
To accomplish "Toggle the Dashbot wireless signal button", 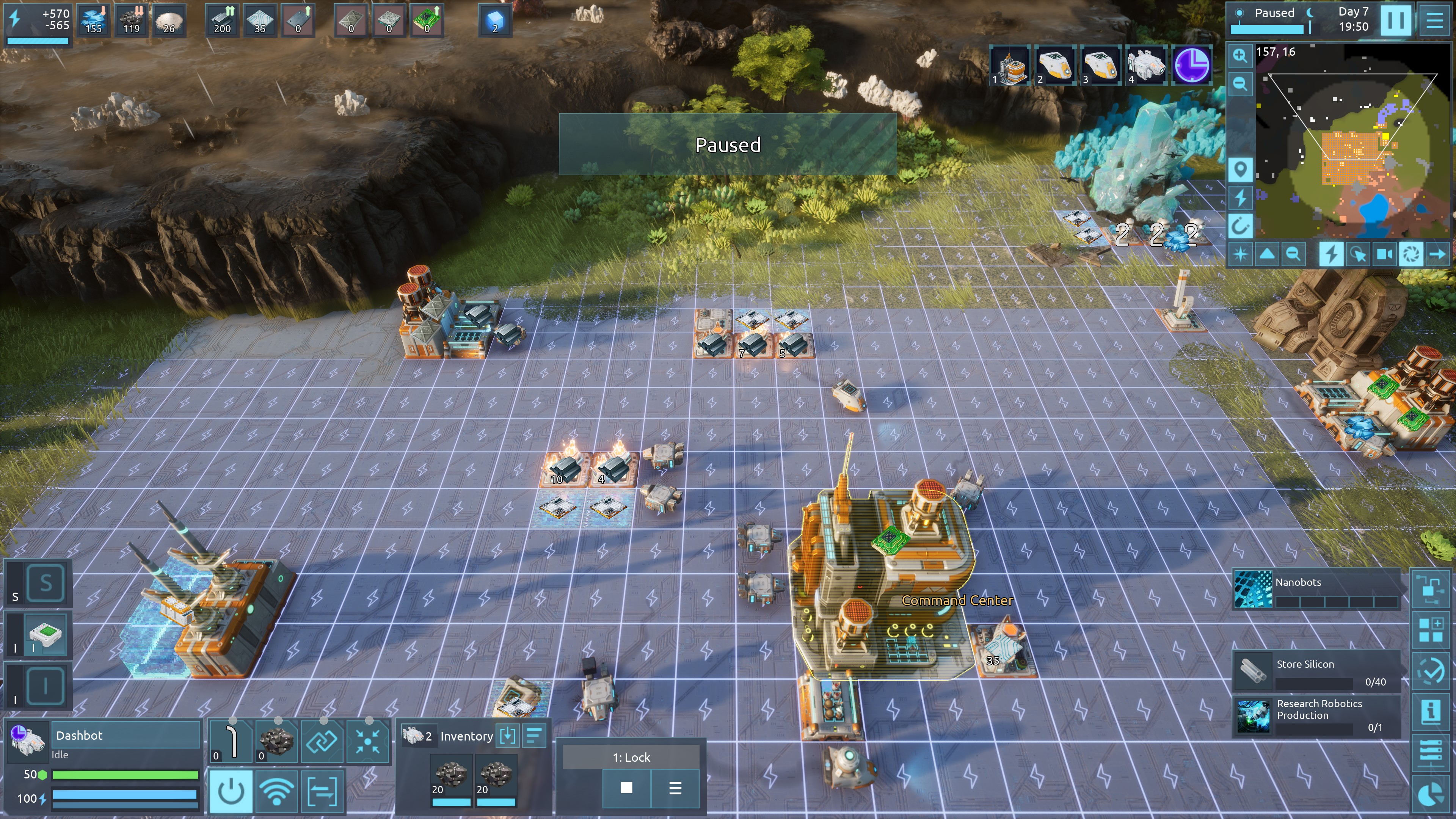I will (276, 791).
